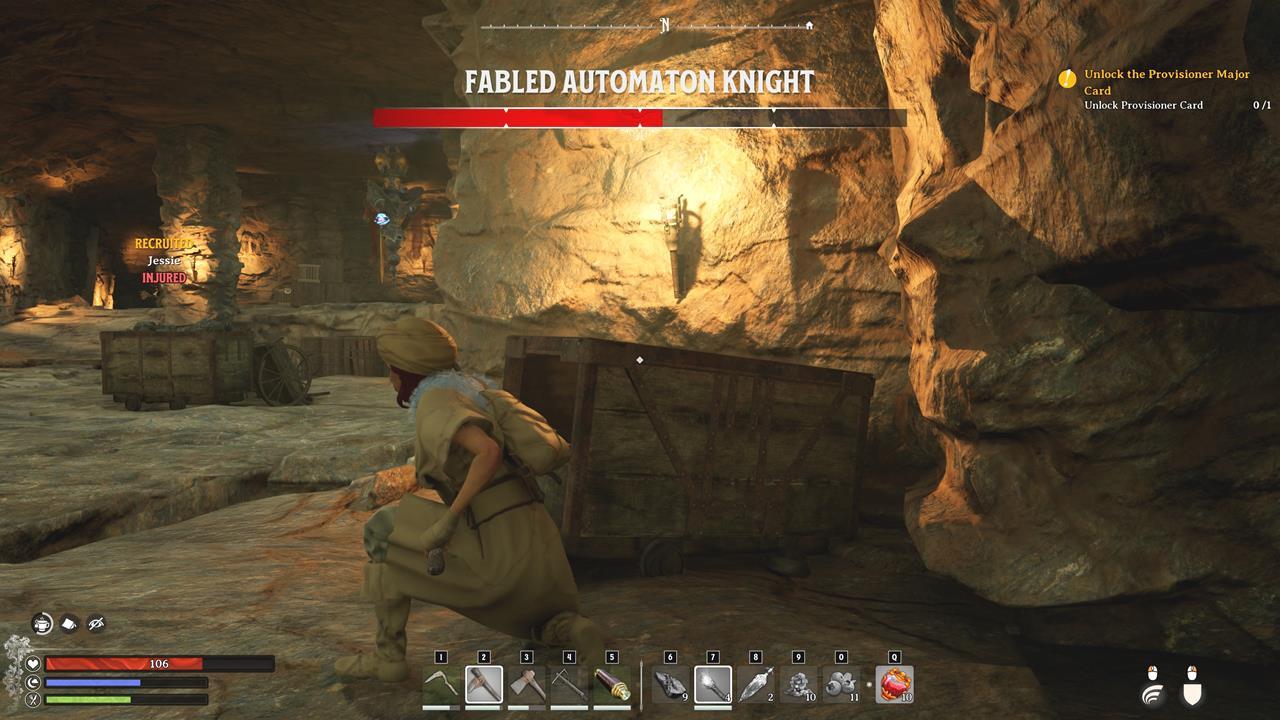Select the berries stack of 11
Image resolution: width=1280 pixels, height=720 pixels.
(x=841, y=685)
